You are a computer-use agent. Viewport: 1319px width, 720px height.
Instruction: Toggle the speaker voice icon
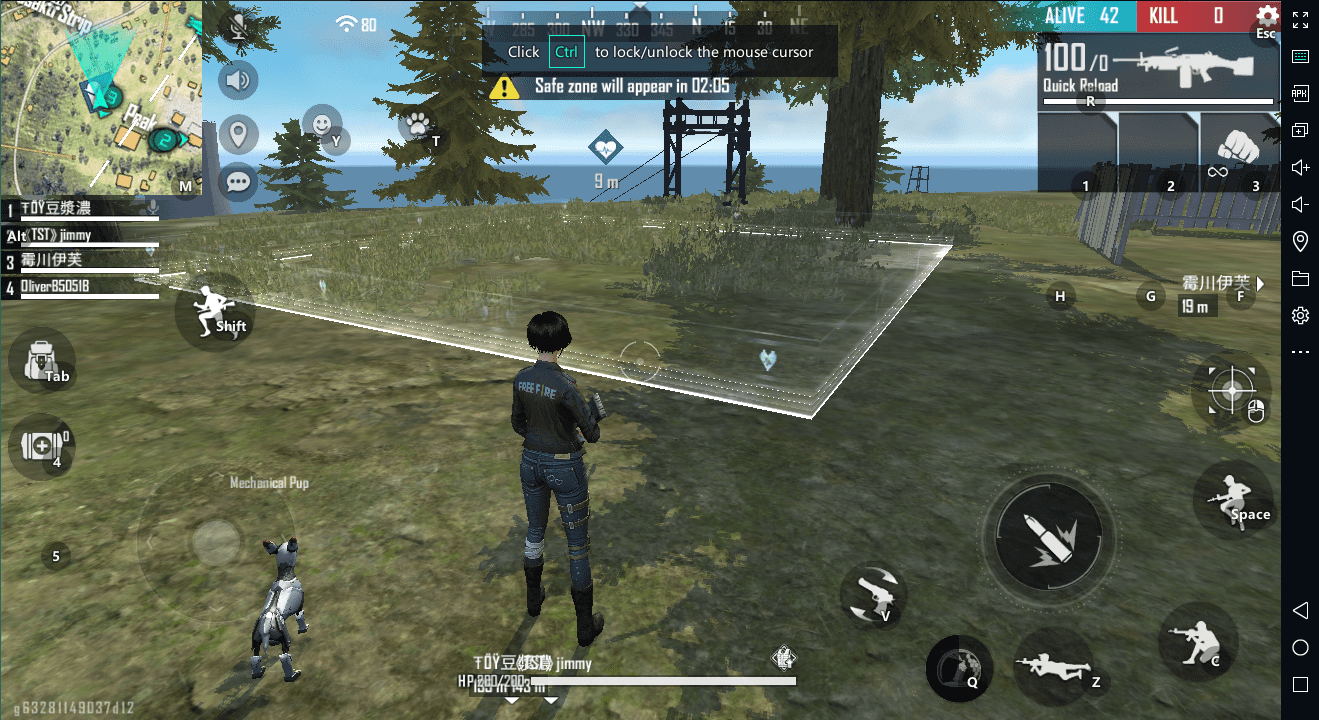pos(238,80)
